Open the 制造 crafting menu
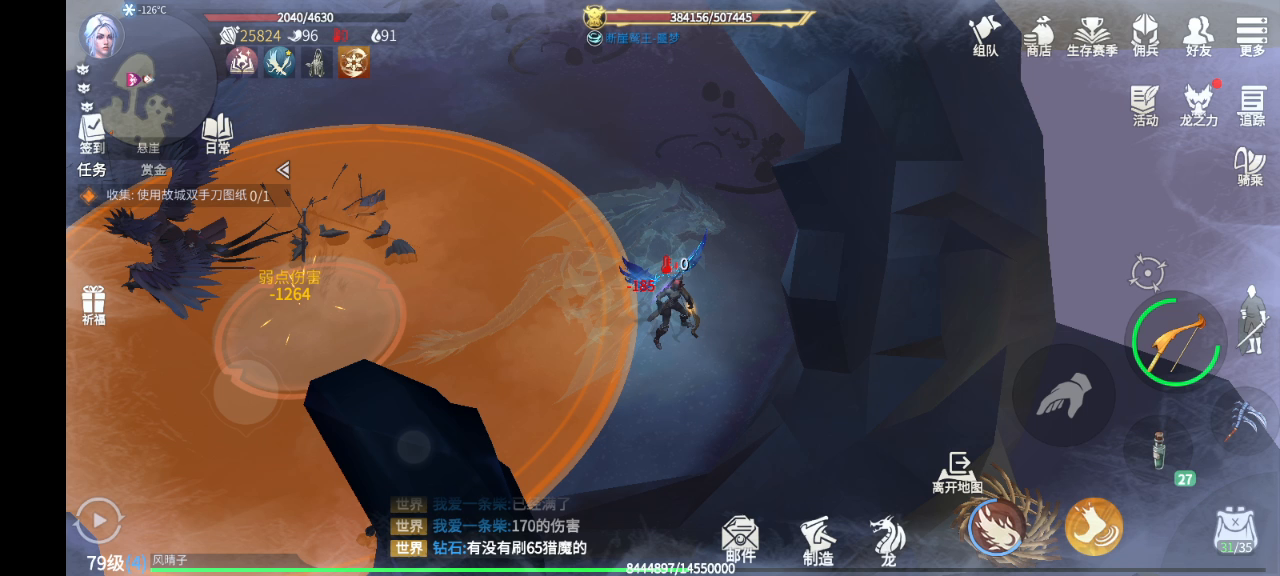Image resolution: width=1280 pixels, height=576 pixels. (818, 540)
